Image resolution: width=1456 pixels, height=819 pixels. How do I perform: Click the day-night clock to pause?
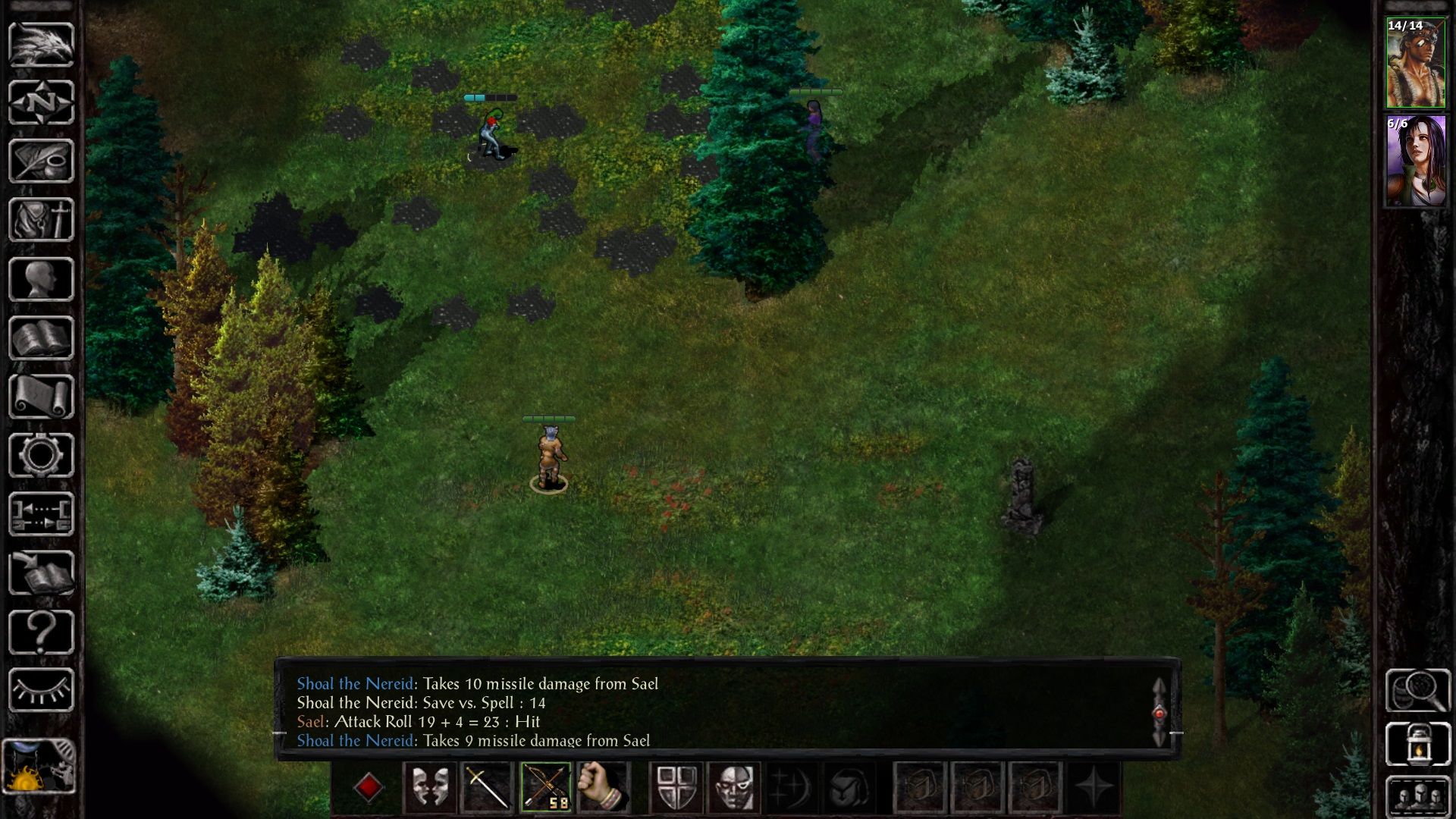pos(39,766)
